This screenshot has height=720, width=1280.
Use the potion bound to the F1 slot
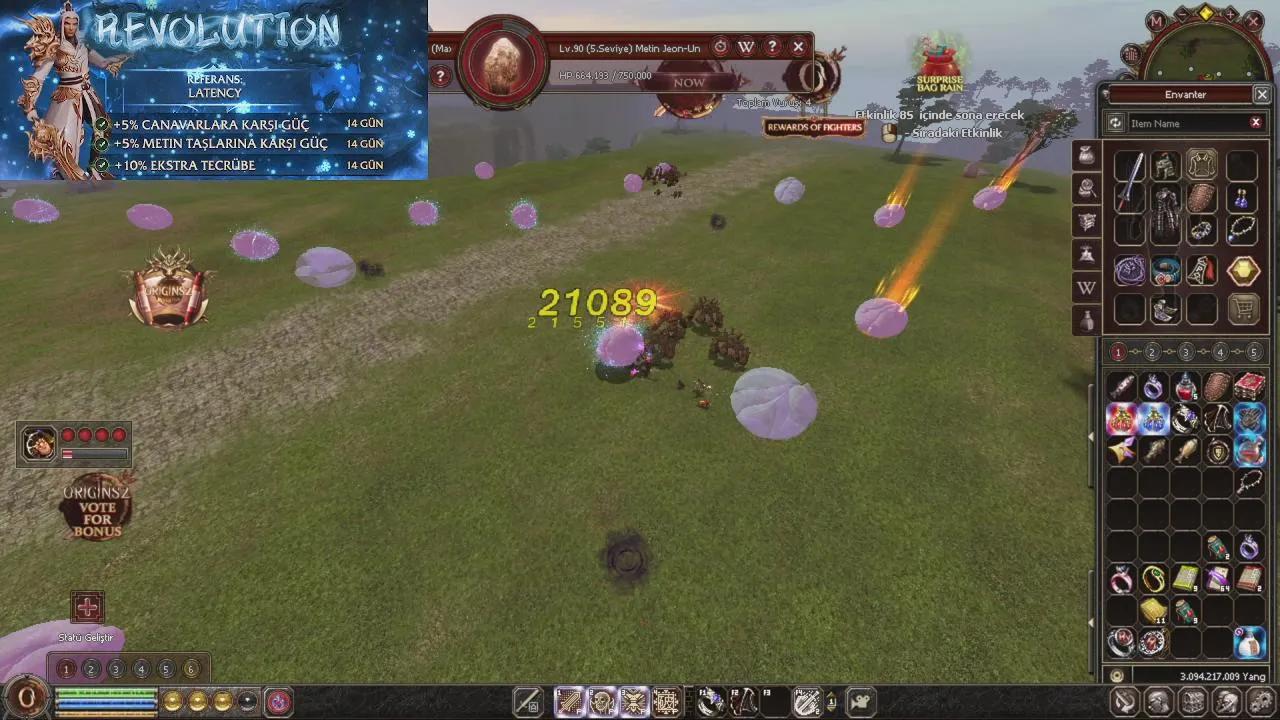click(710, 700)
